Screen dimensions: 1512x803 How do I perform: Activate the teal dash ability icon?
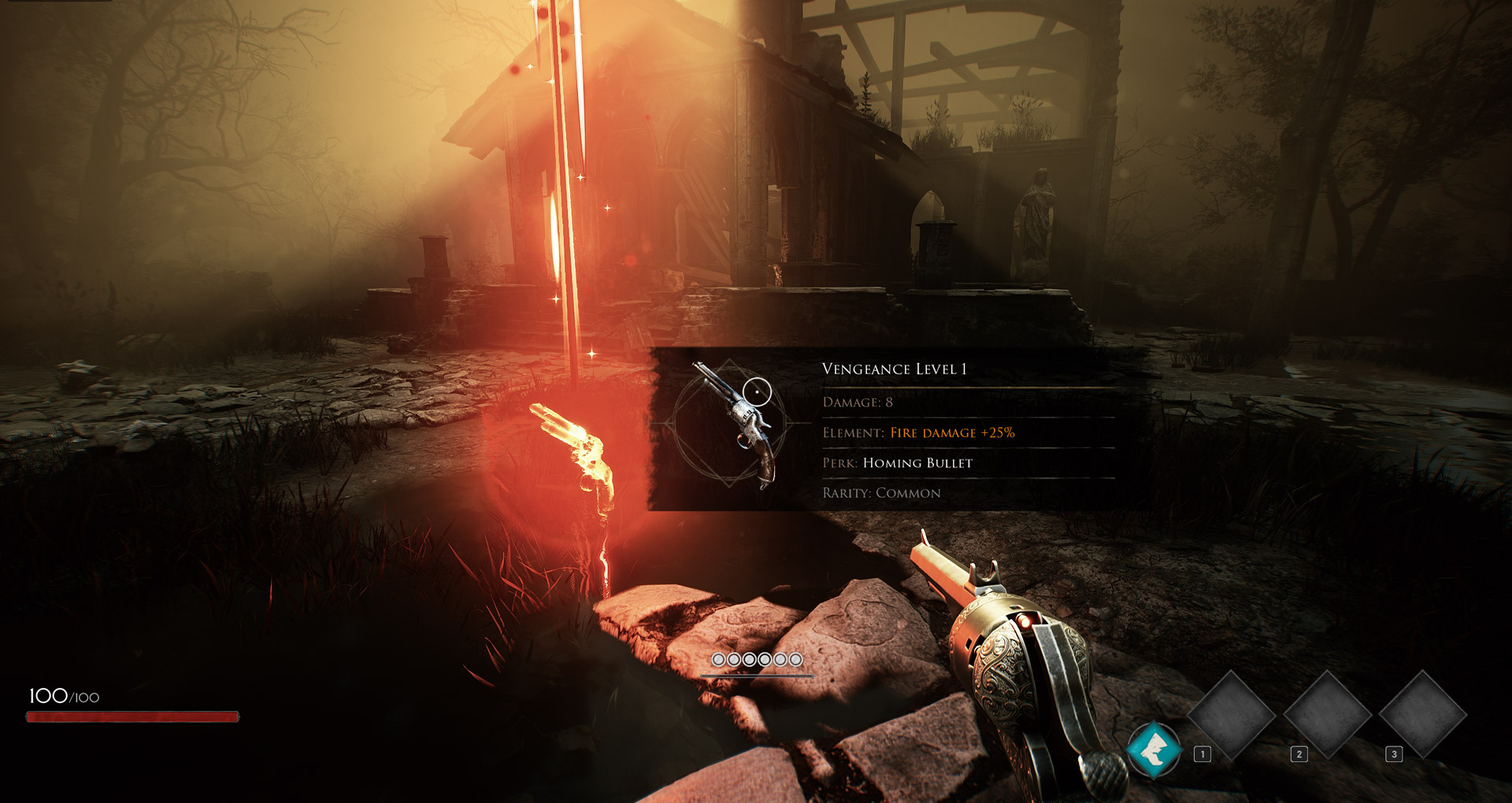pos(1154,749)
